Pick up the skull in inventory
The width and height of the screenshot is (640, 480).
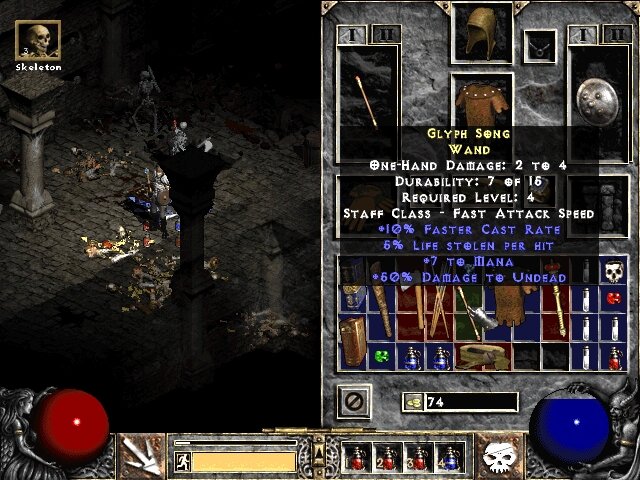tap(612, 271)
